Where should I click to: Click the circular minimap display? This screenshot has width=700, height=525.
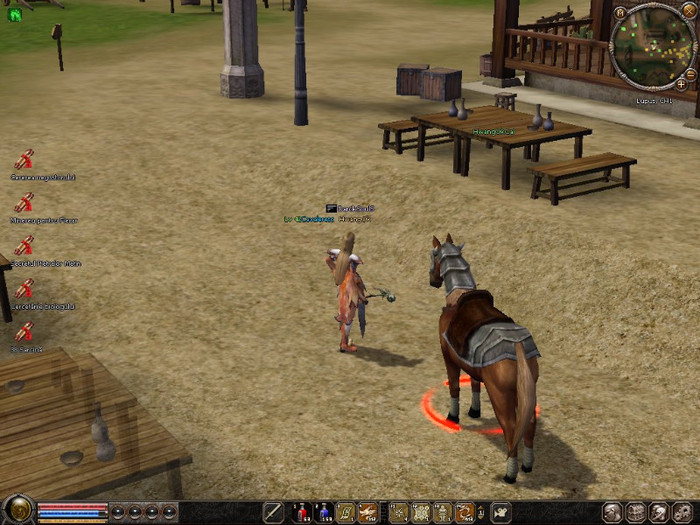pyautogui.click(x=654, y=45)
